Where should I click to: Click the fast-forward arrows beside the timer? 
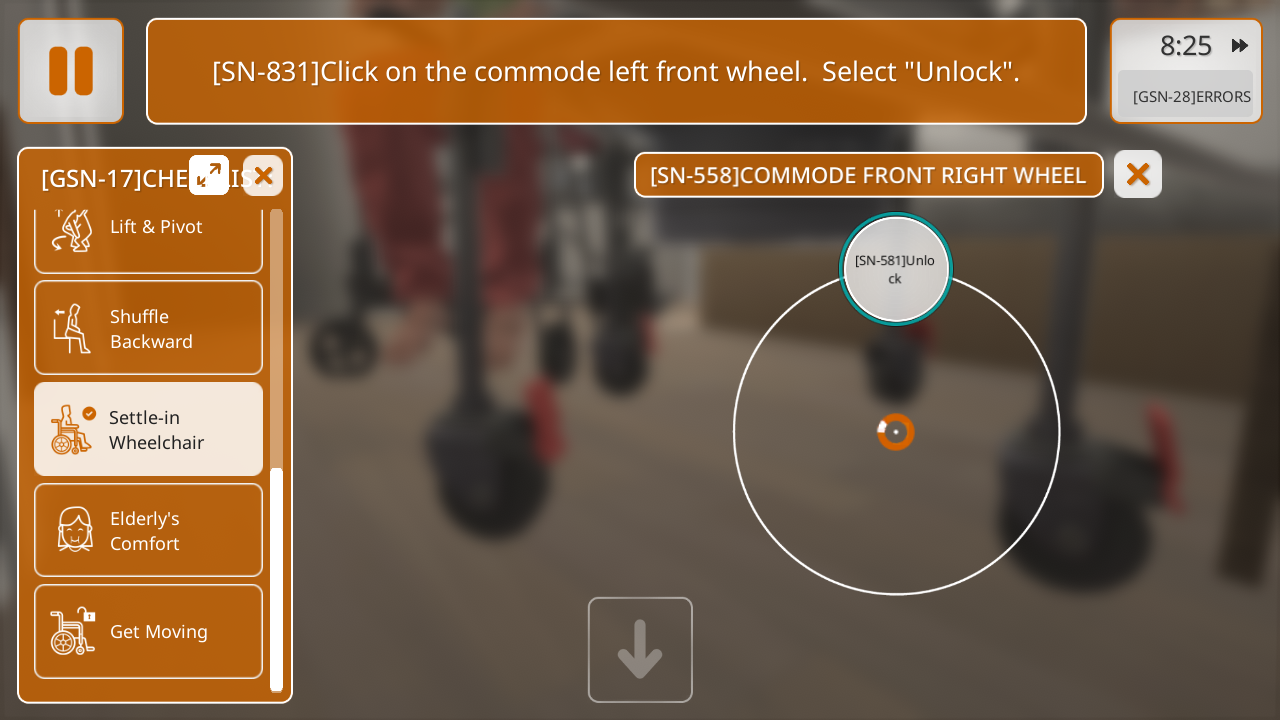pos(1240,45)
